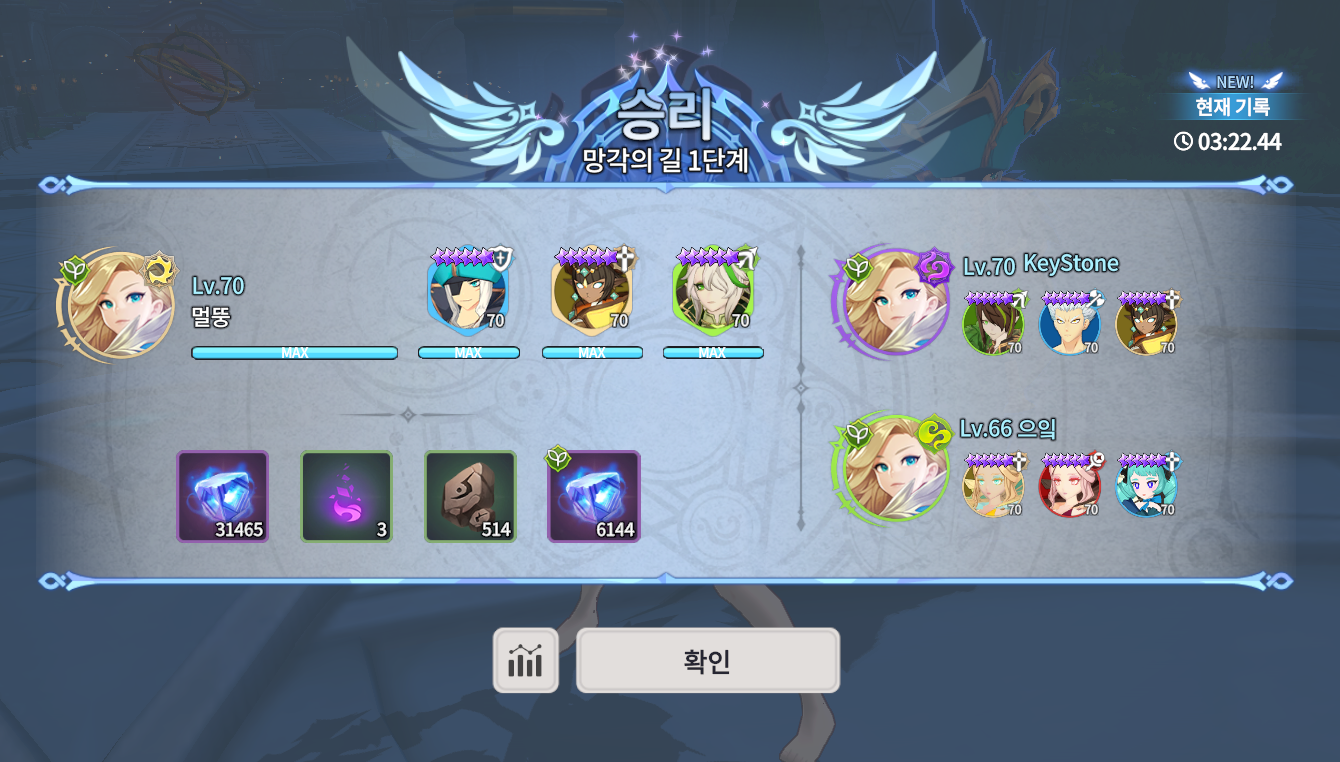Select the white-haired archer hero portrait

[x=713, y=294]
